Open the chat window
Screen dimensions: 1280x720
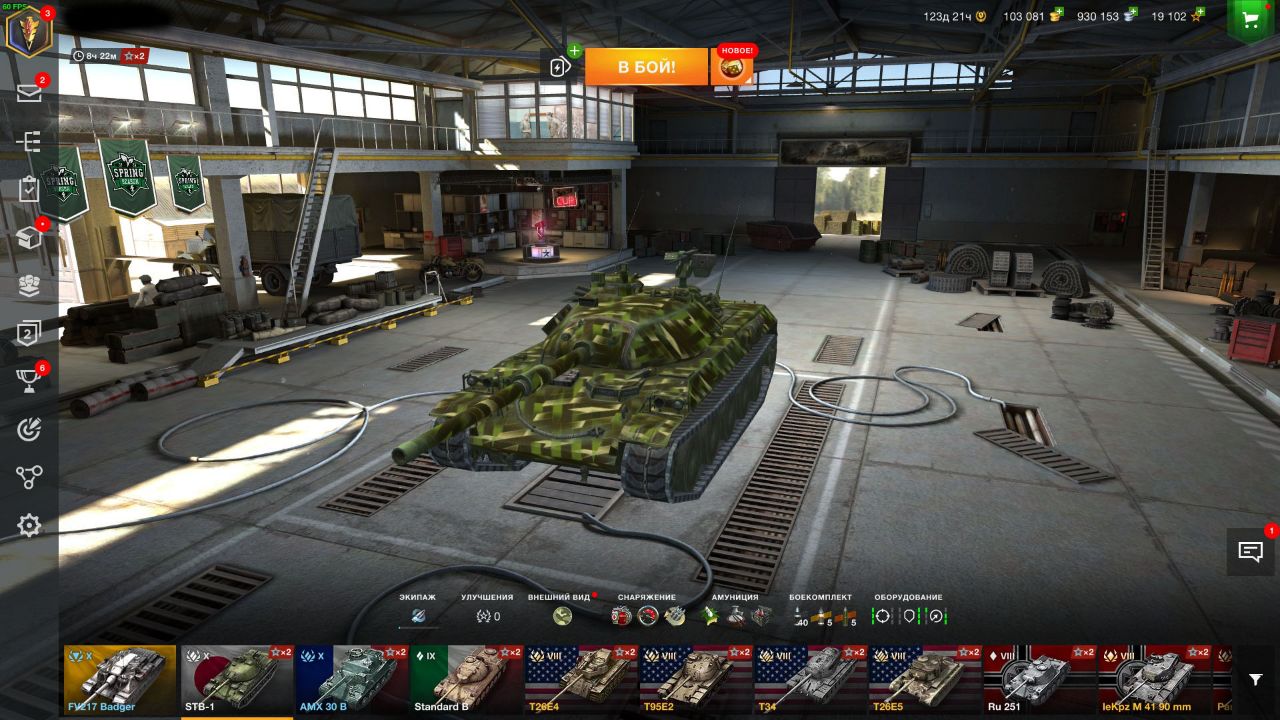[1250, 551]
